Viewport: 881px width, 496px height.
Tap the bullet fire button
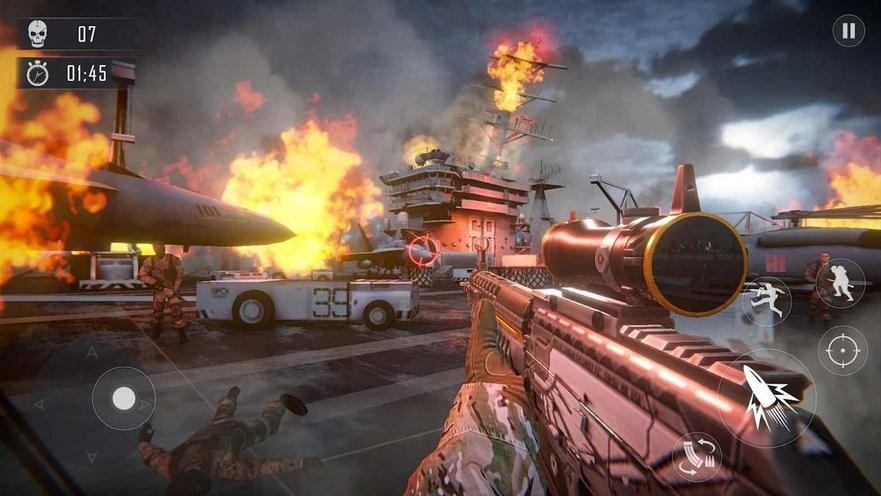766,397
